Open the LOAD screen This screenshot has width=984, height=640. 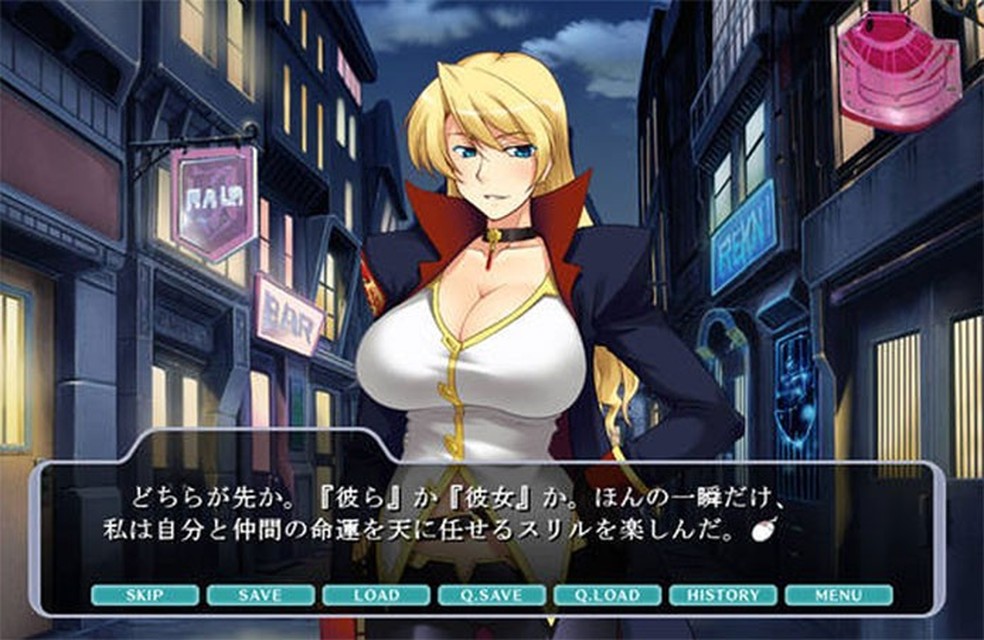tap(376, 595)
